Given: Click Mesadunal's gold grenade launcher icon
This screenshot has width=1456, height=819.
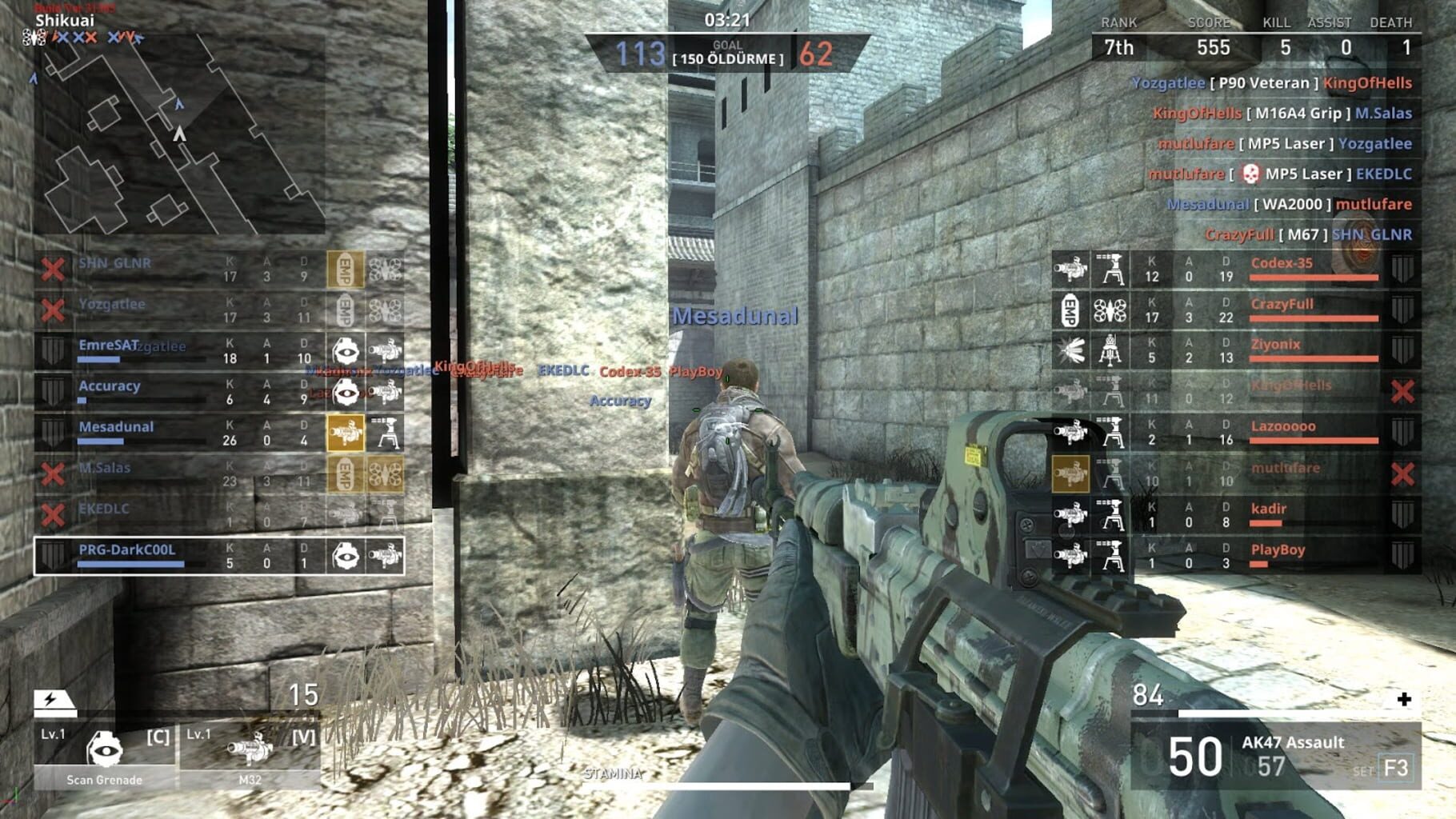Looking at the screenshot, I should [346, 434].
